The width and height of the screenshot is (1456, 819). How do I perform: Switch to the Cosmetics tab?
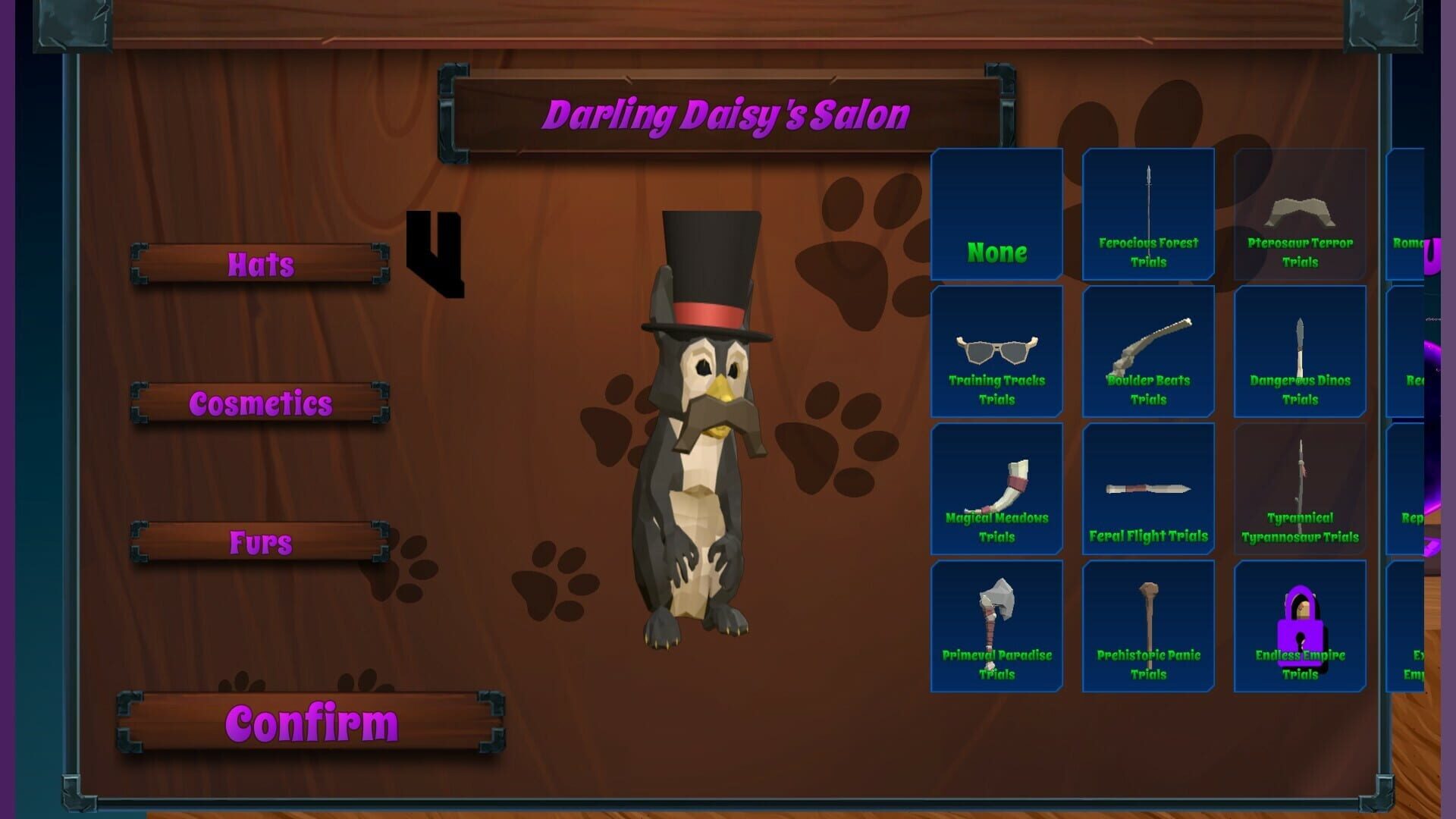point(260,403)
